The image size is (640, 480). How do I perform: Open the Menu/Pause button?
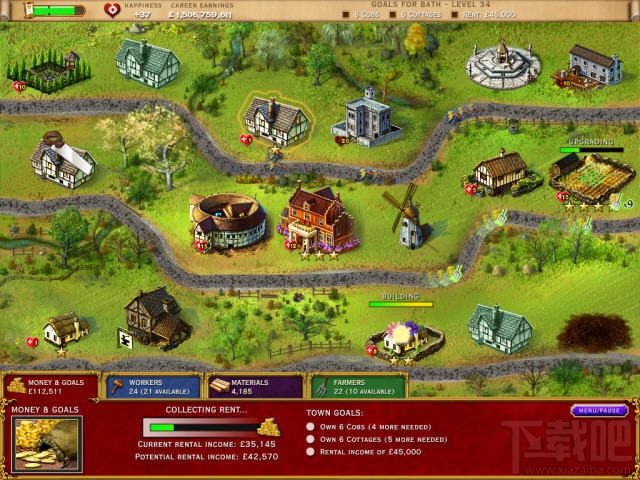(x=600, y=410)
